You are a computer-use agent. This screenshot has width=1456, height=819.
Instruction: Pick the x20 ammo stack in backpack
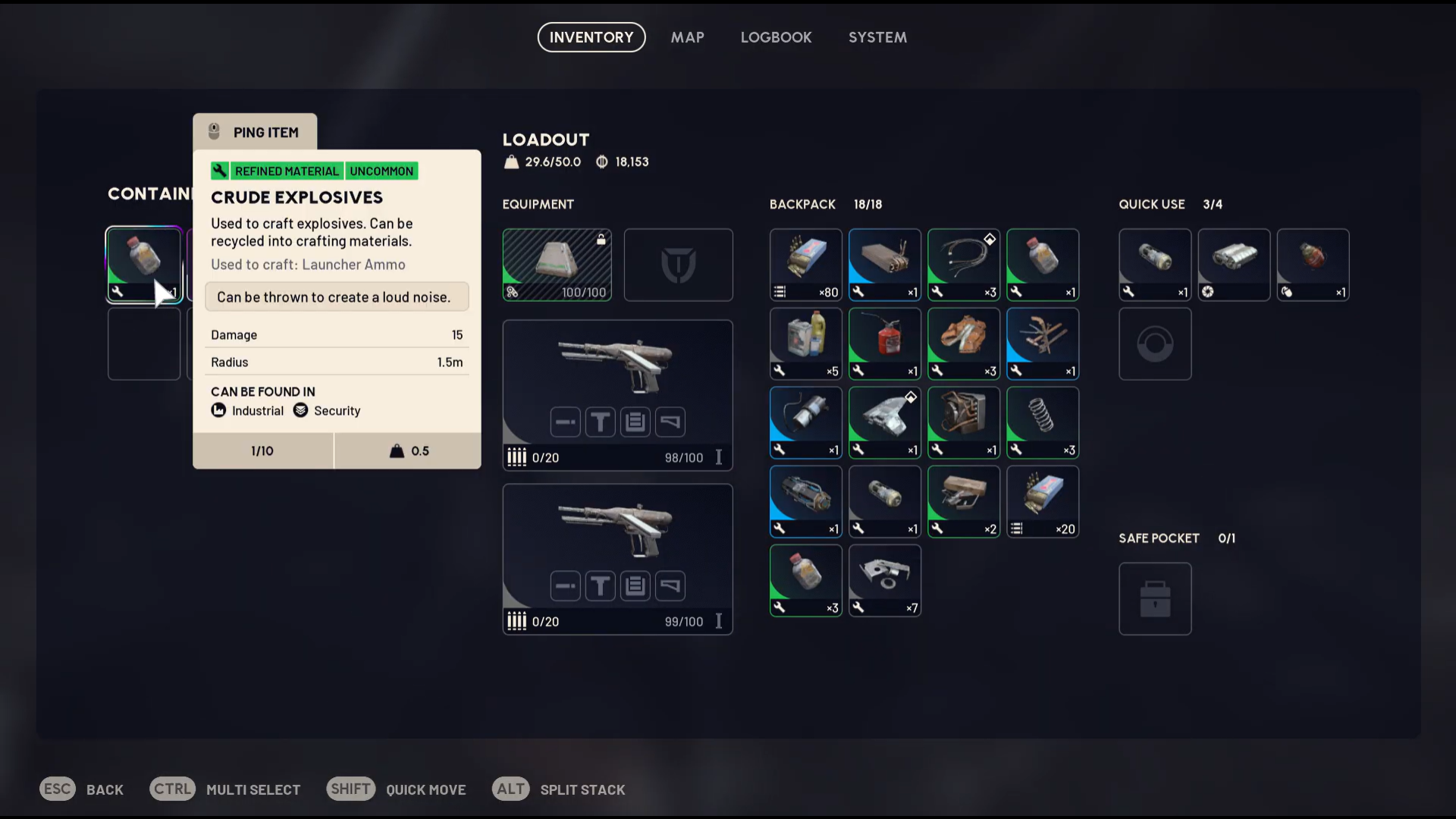tap(1042, 501)
